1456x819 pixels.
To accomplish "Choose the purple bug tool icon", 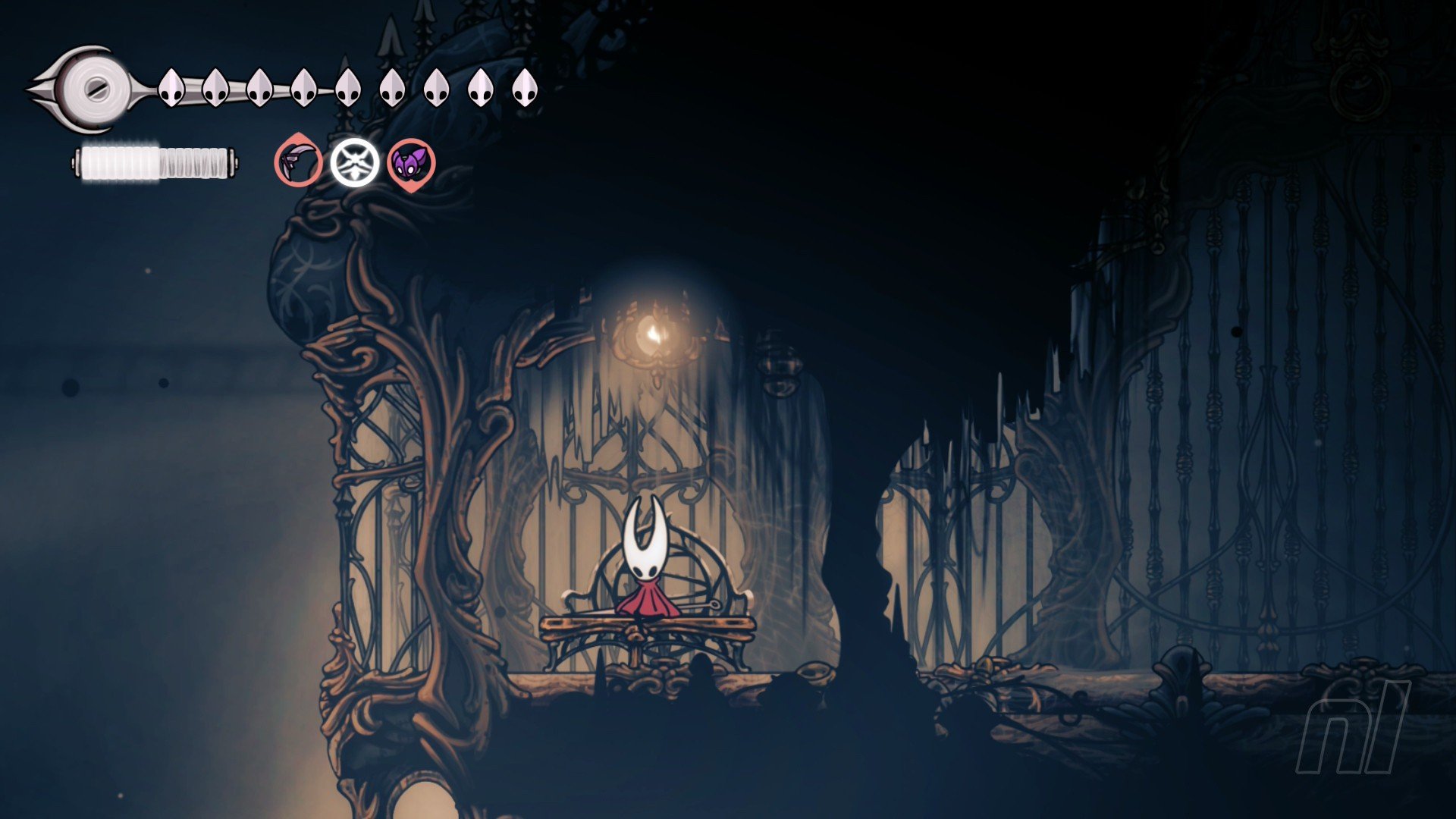I will 411,162.
